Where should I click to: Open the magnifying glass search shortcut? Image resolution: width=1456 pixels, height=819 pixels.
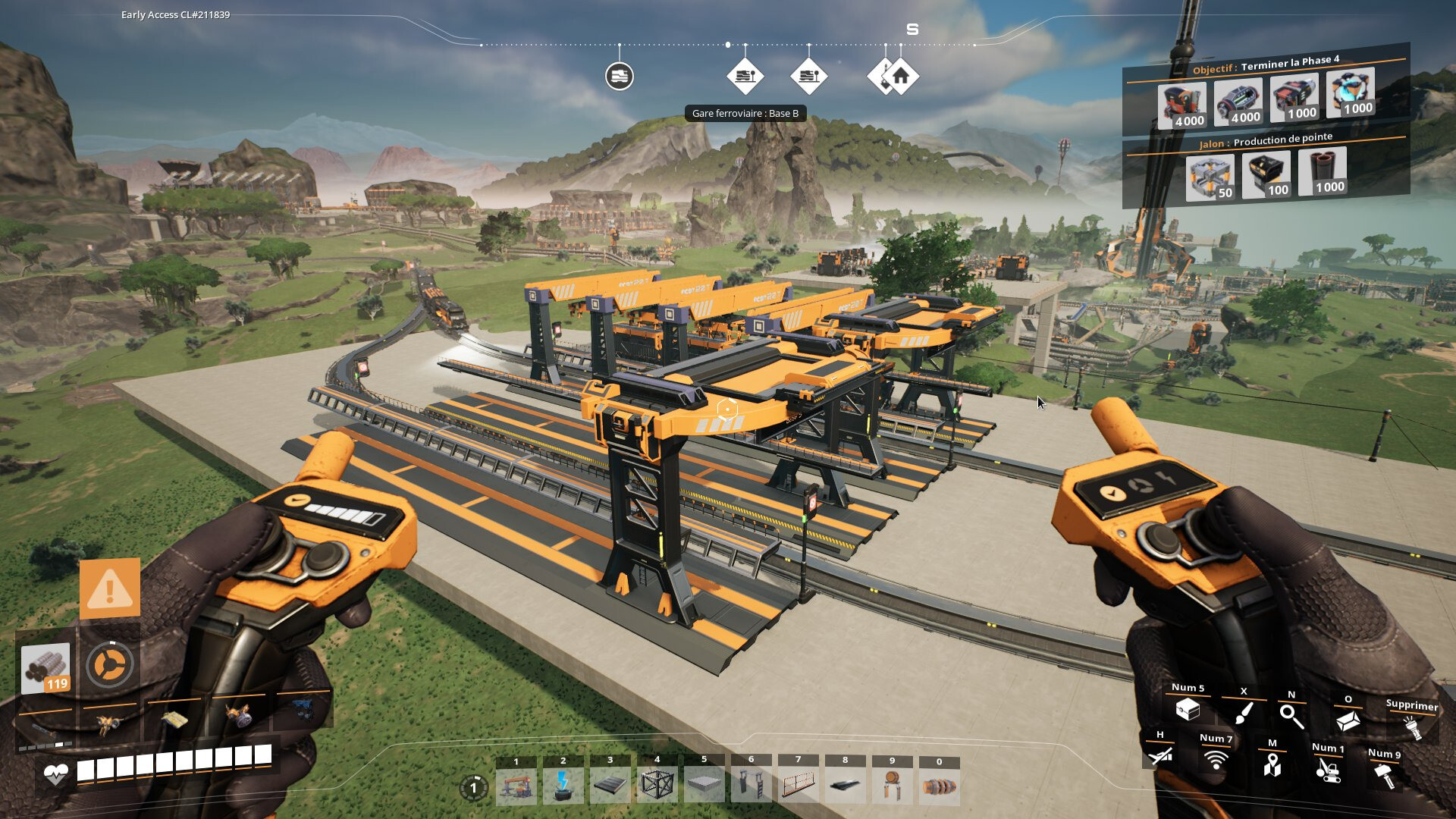pyautogui.click(x=1291, y=715)
